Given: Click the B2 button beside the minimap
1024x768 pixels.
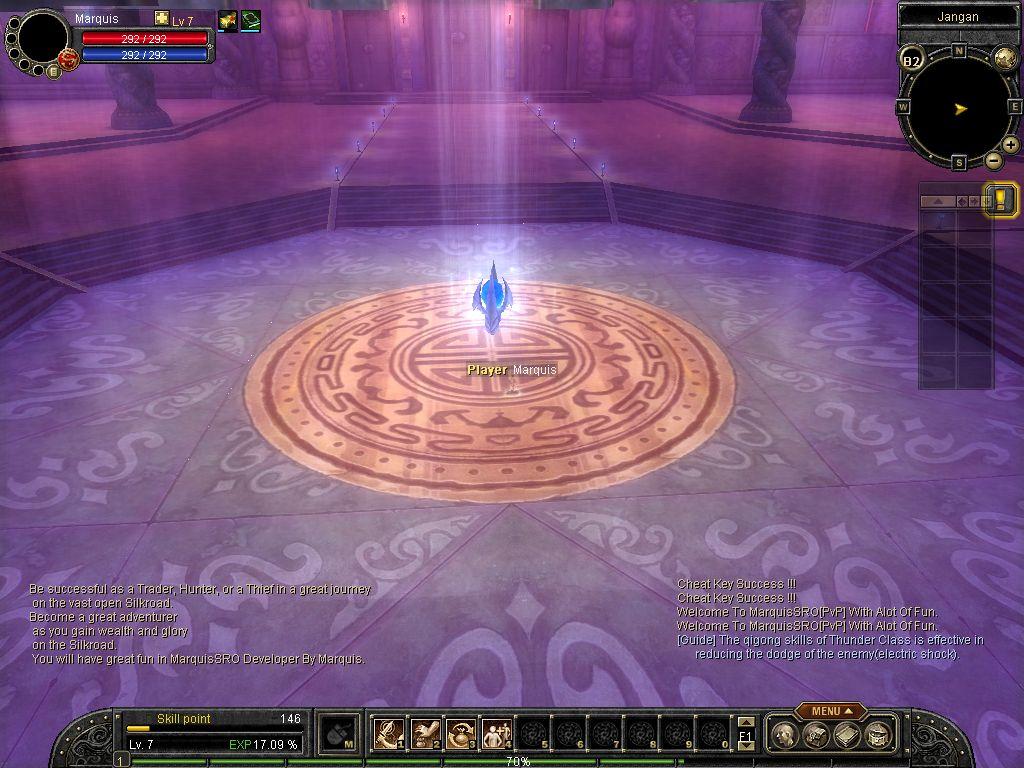Looking at the screenshot, I should point(911,61).
